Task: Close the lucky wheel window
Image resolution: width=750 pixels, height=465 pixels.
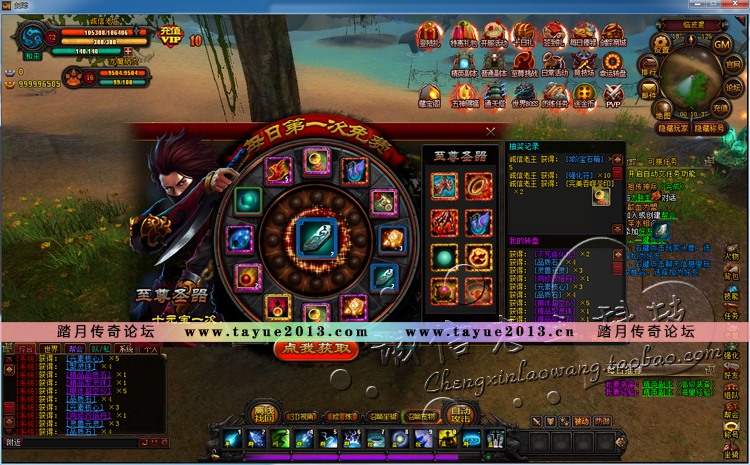Action: 490,131
